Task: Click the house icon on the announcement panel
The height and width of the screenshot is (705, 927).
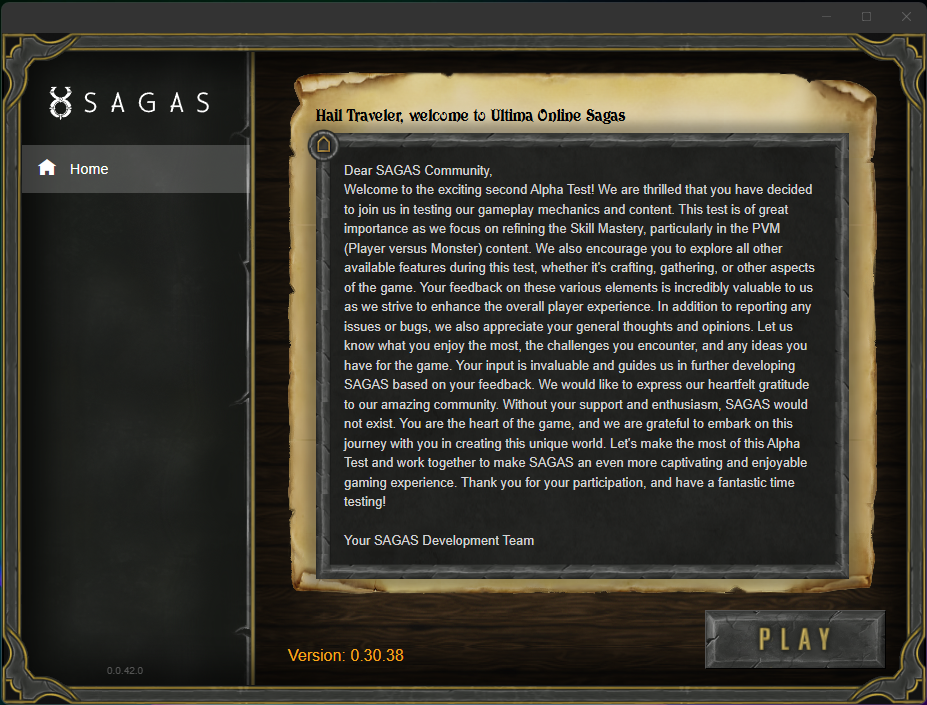Action: click(323, 145)
